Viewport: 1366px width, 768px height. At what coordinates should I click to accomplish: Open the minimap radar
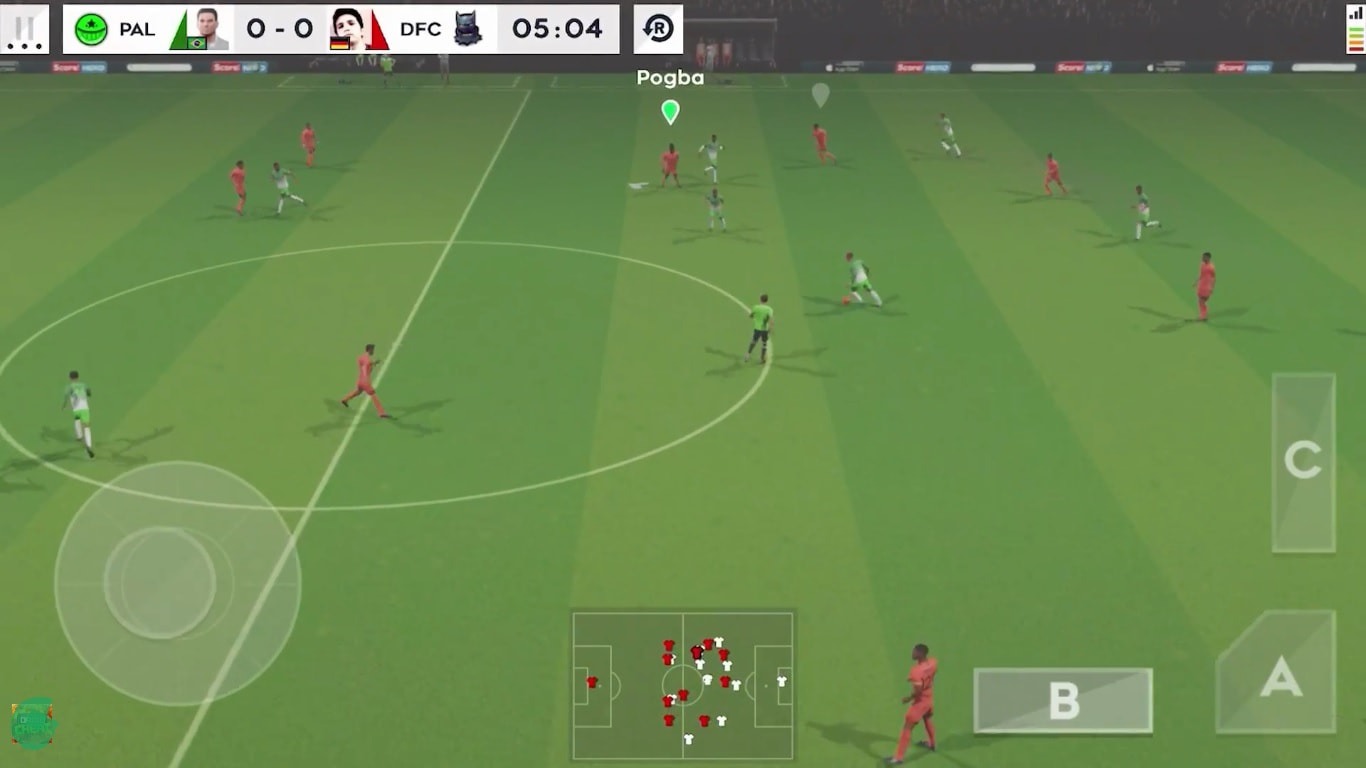coord(685,688)
